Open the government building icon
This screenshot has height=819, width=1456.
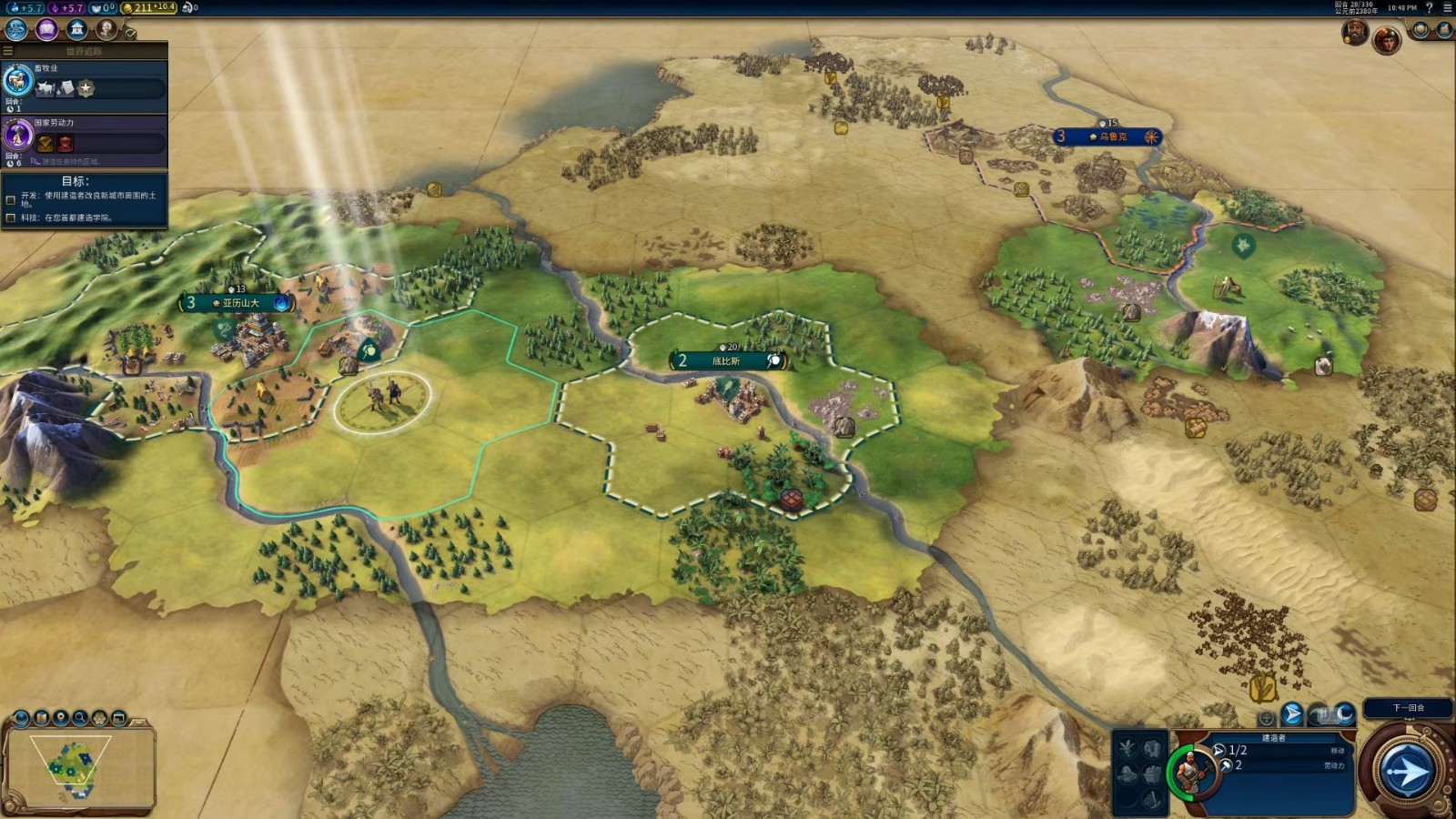(x=77, y=29)
